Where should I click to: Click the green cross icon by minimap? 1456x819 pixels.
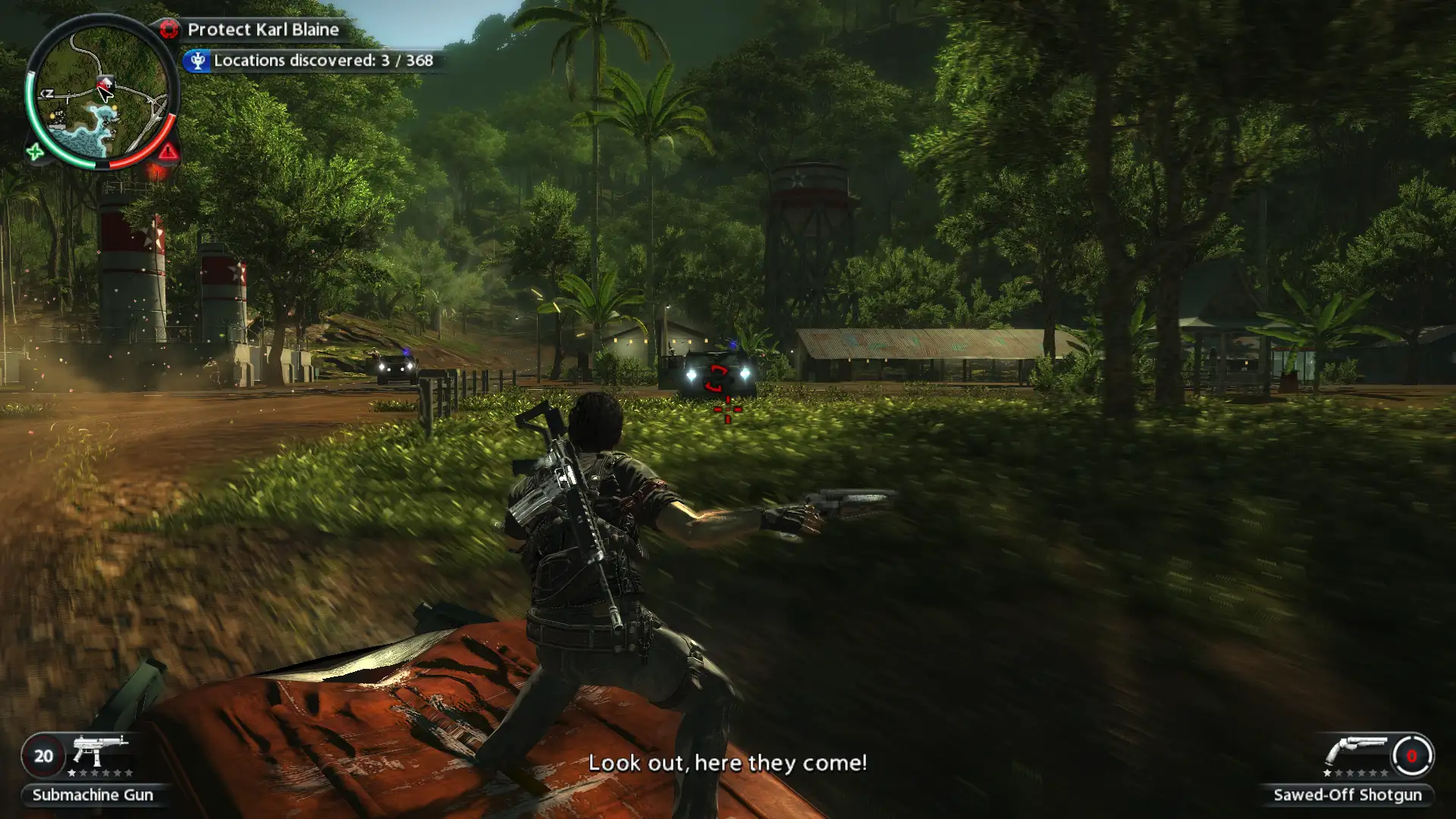35,152
